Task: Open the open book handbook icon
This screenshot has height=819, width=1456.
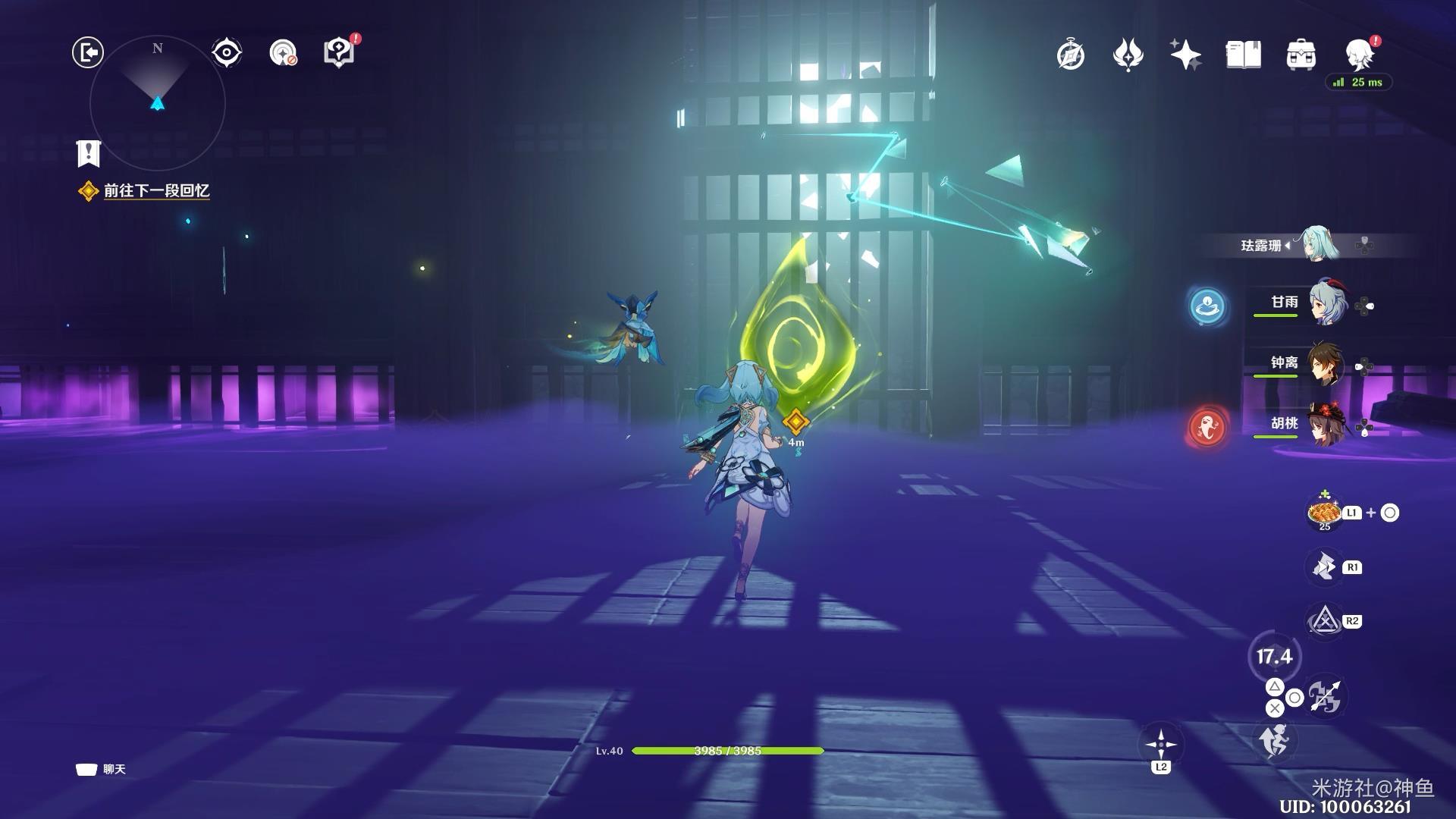Action: click(x=1243, y=55)
